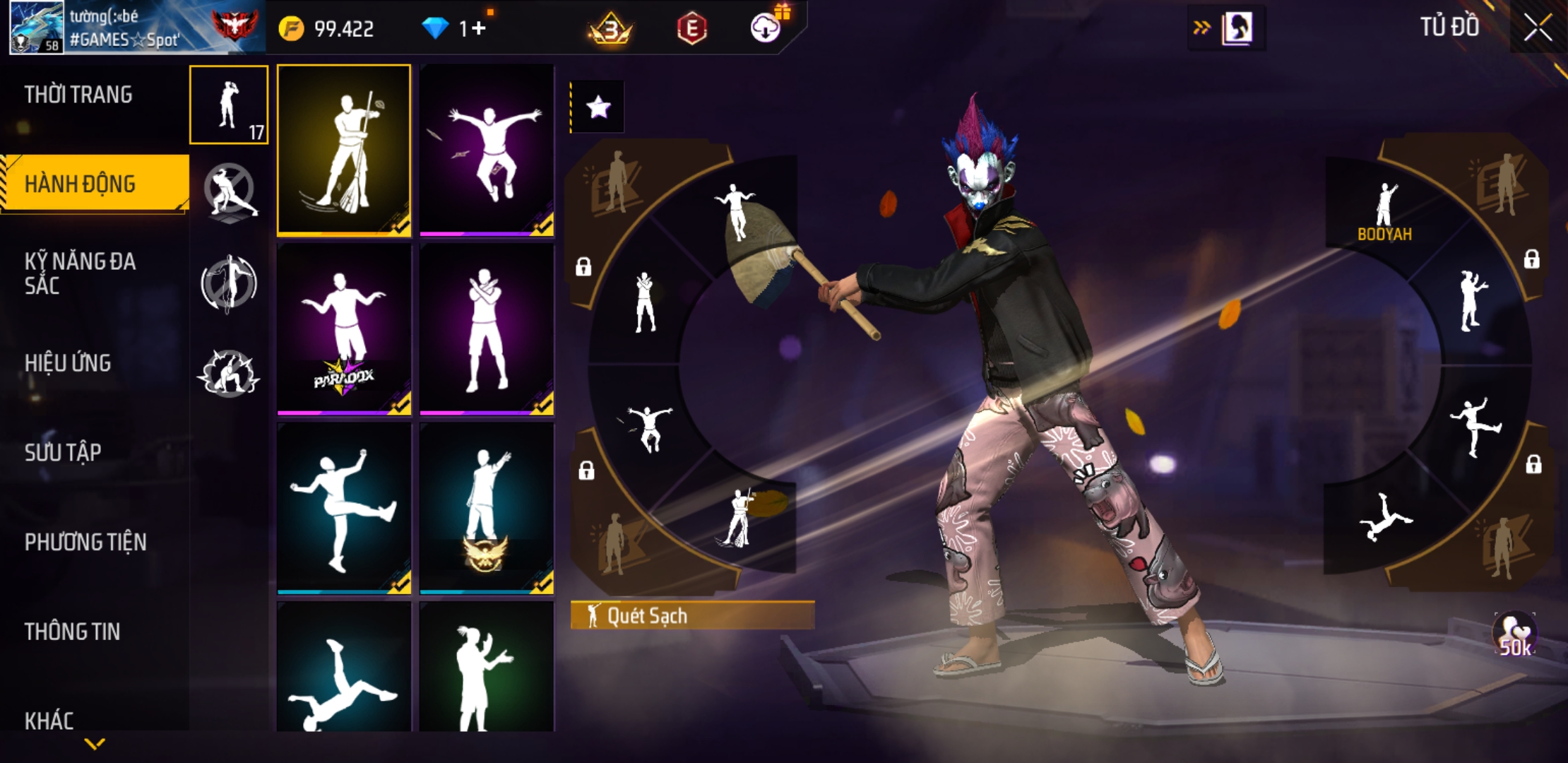Select the HÀNH ĐỘNG menu tab
Screen dimensions: 1568x763
(80, 184)
